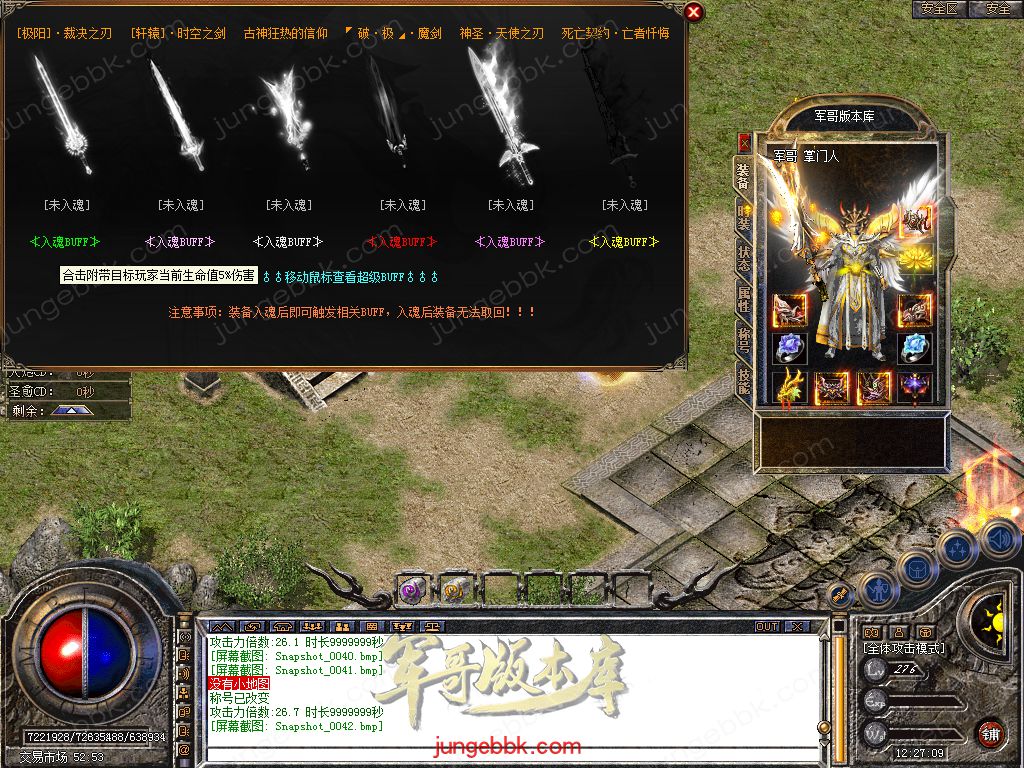Toggle the speaker sound button
This screenshot has width=1024, height=768.
pos(999,541)
